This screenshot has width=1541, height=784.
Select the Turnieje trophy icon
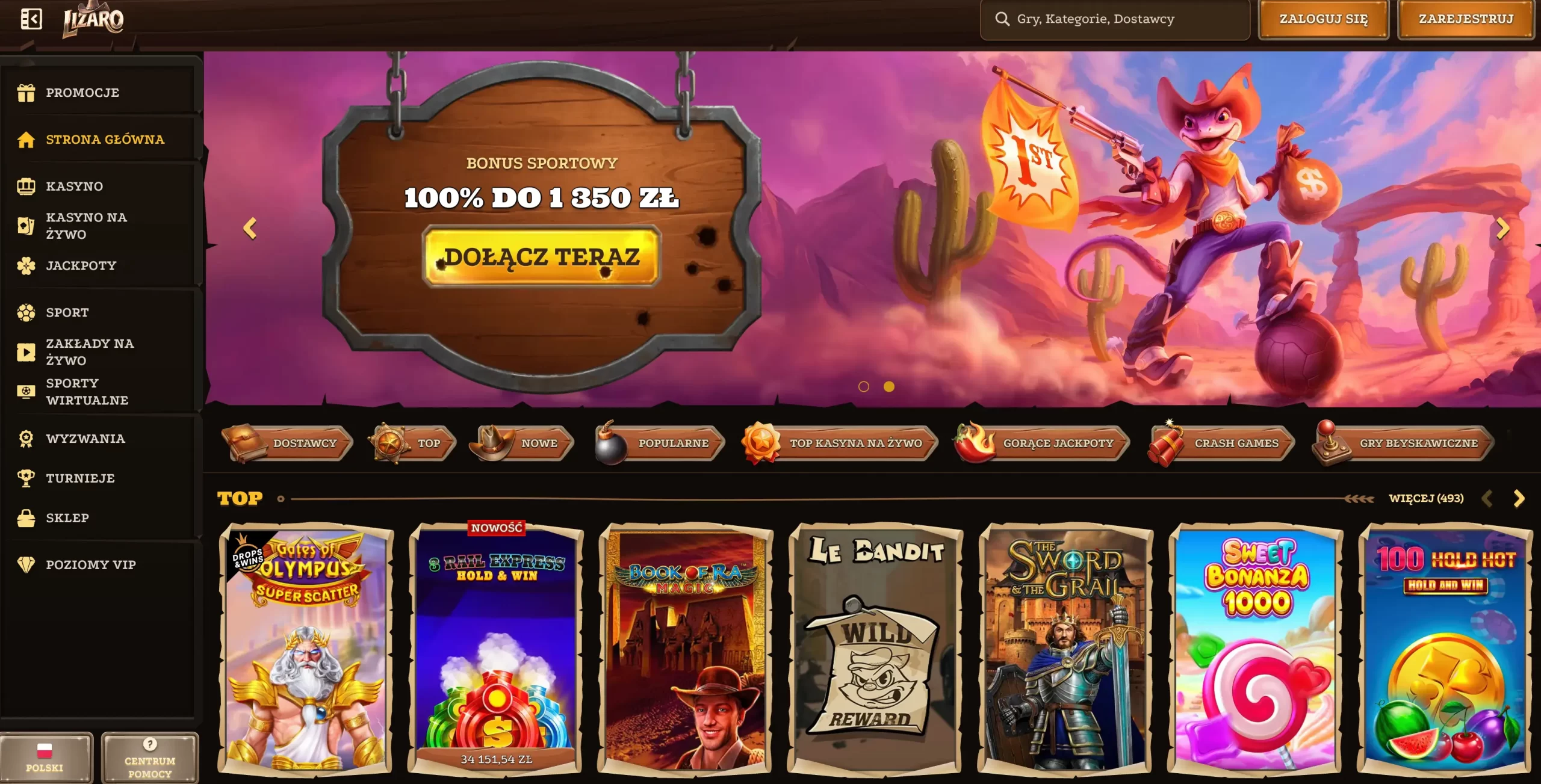pos(26,478)
